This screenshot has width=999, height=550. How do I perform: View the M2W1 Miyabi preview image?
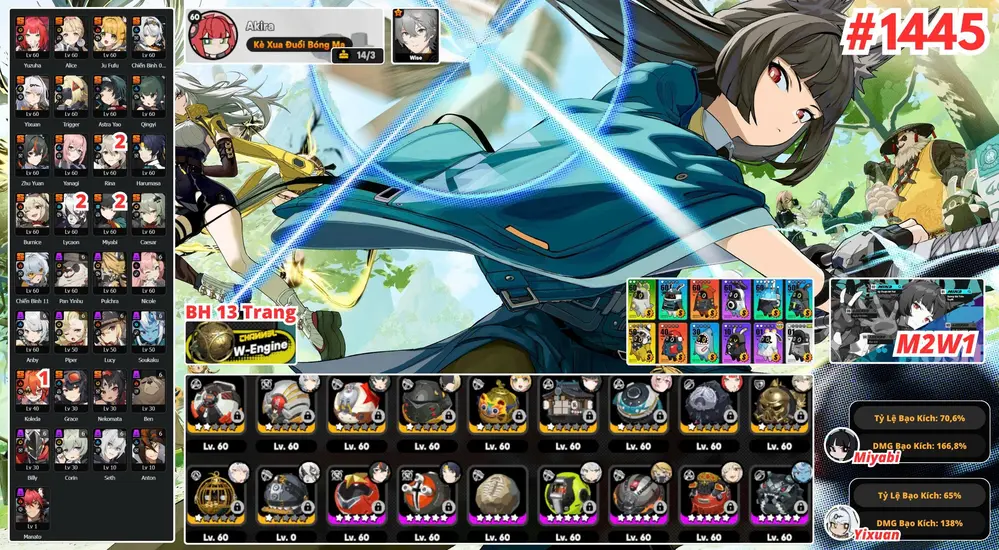(x=908, y=319)
